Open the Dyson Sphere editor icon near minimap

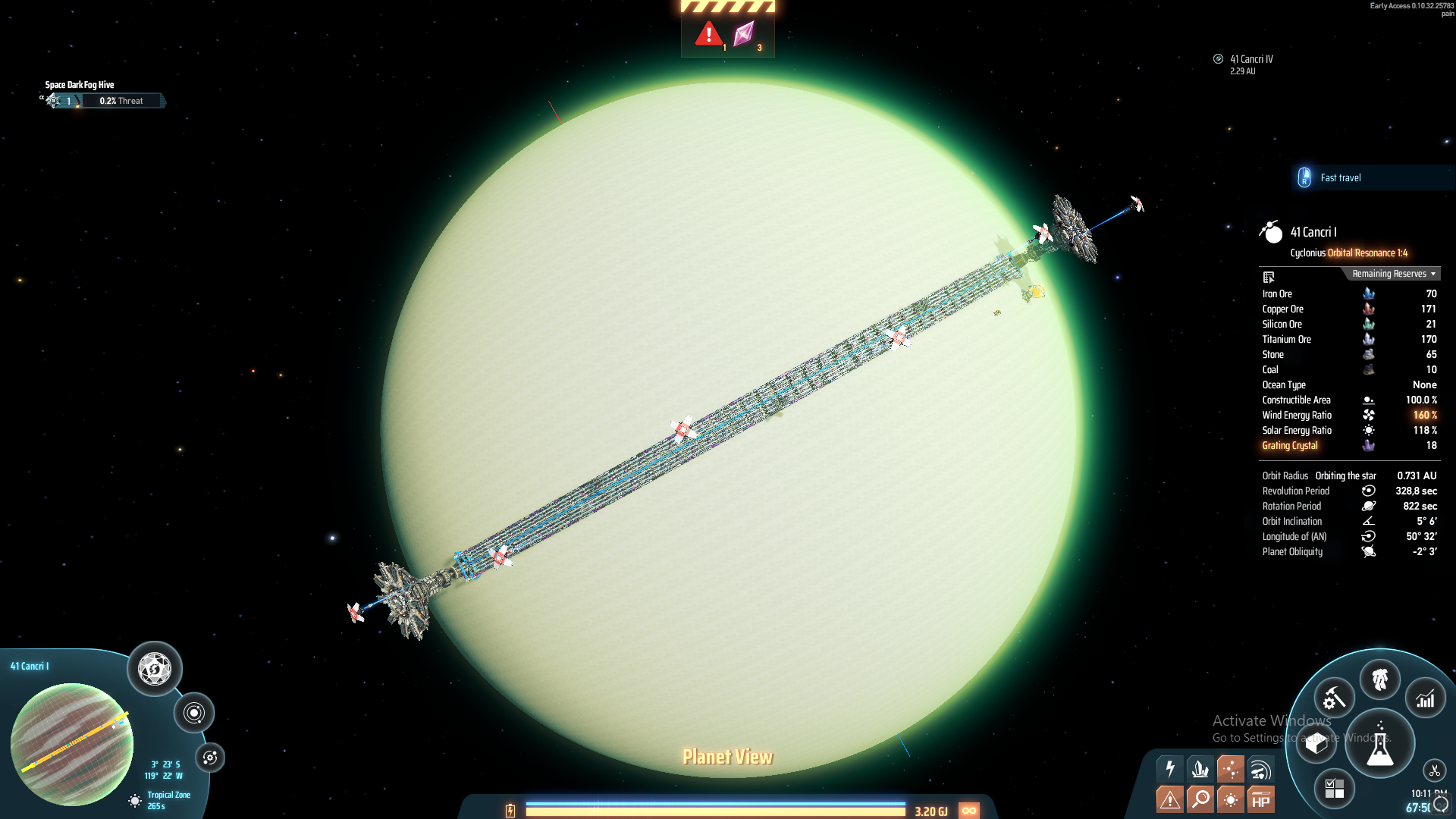pos(154,670)
